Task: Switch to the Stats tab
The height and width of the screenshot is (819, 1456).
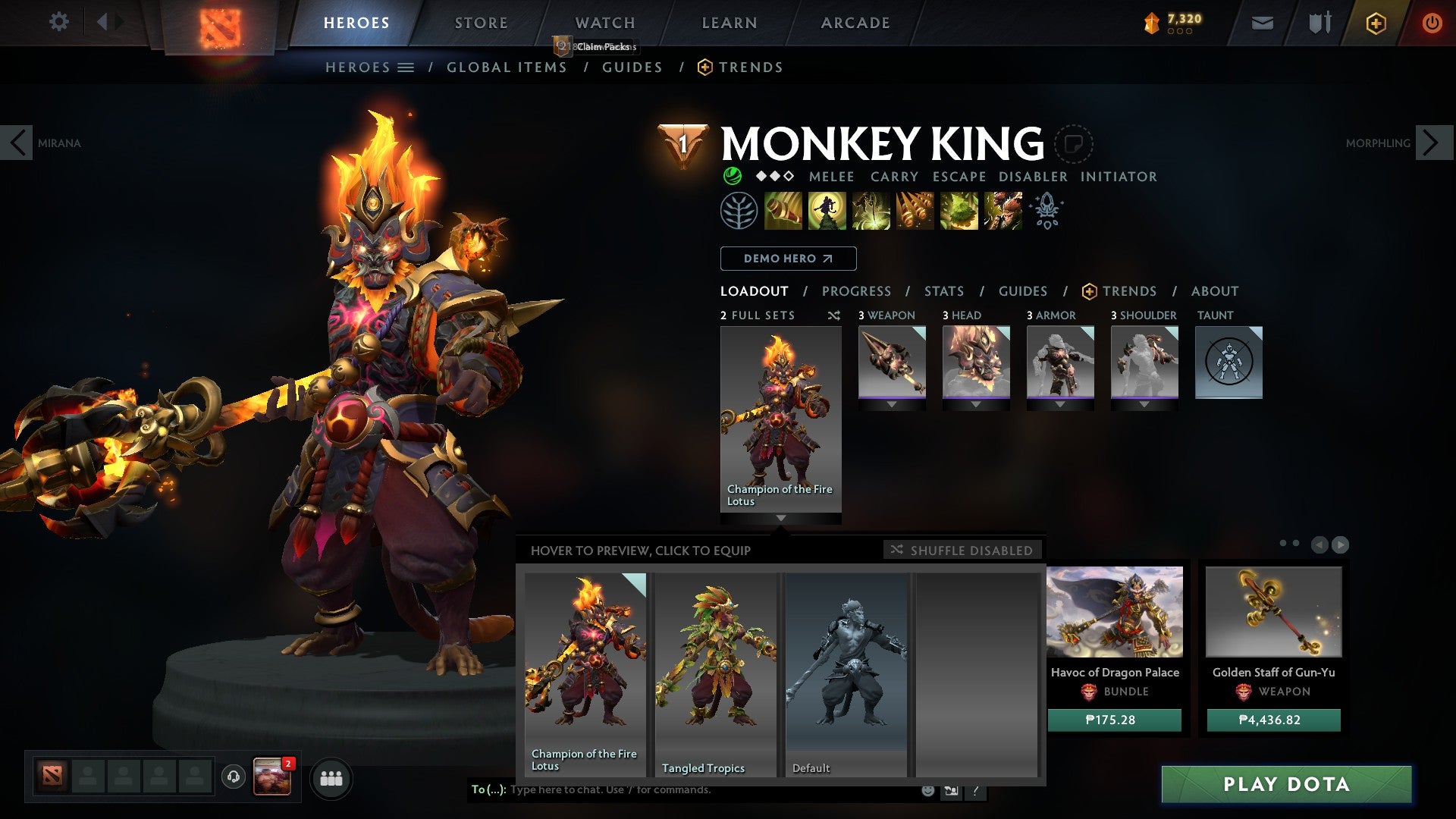Action: point(943,290)
